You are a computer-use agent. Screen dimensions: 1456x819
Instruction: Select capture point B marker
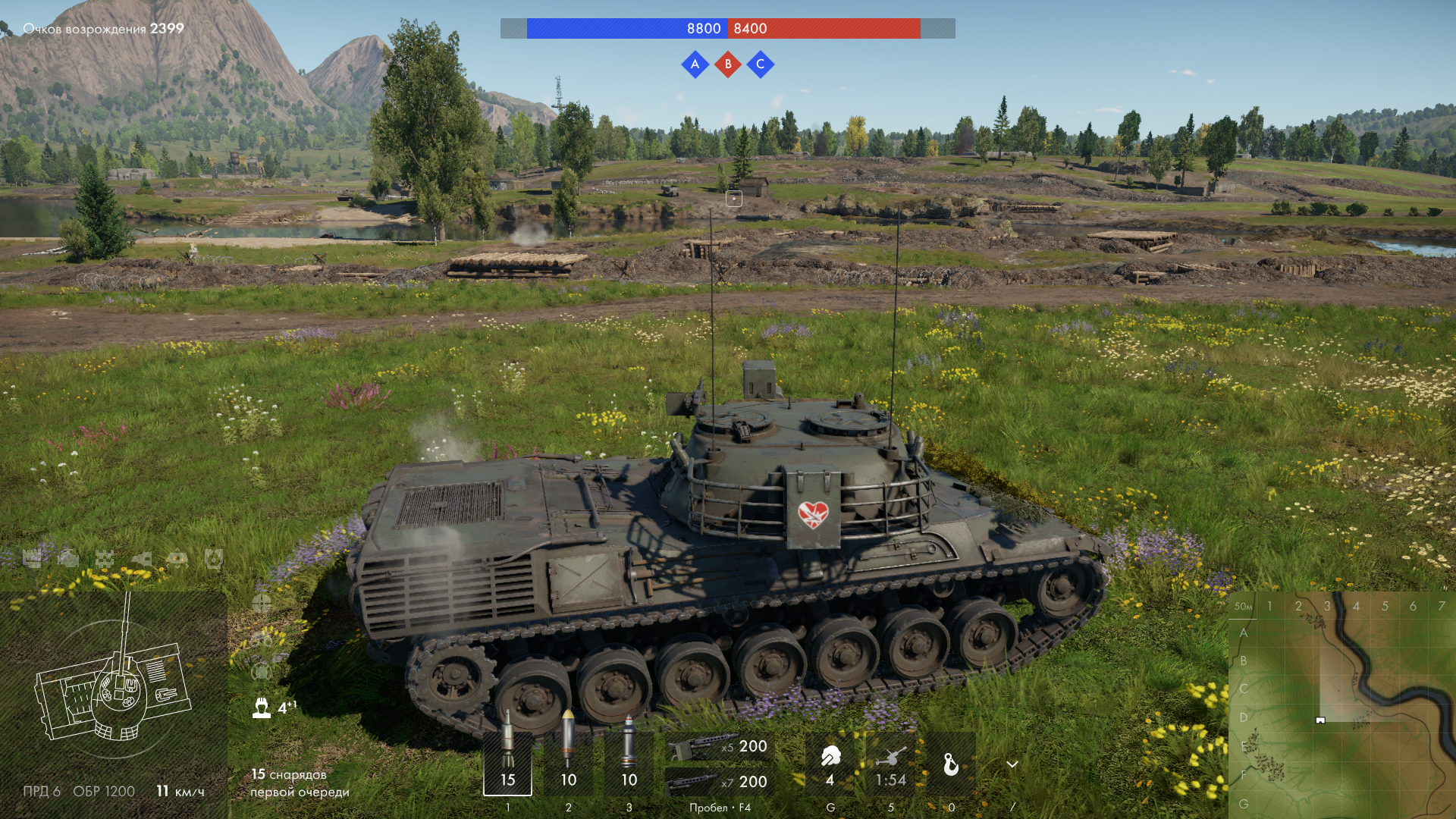coord(728,64)
